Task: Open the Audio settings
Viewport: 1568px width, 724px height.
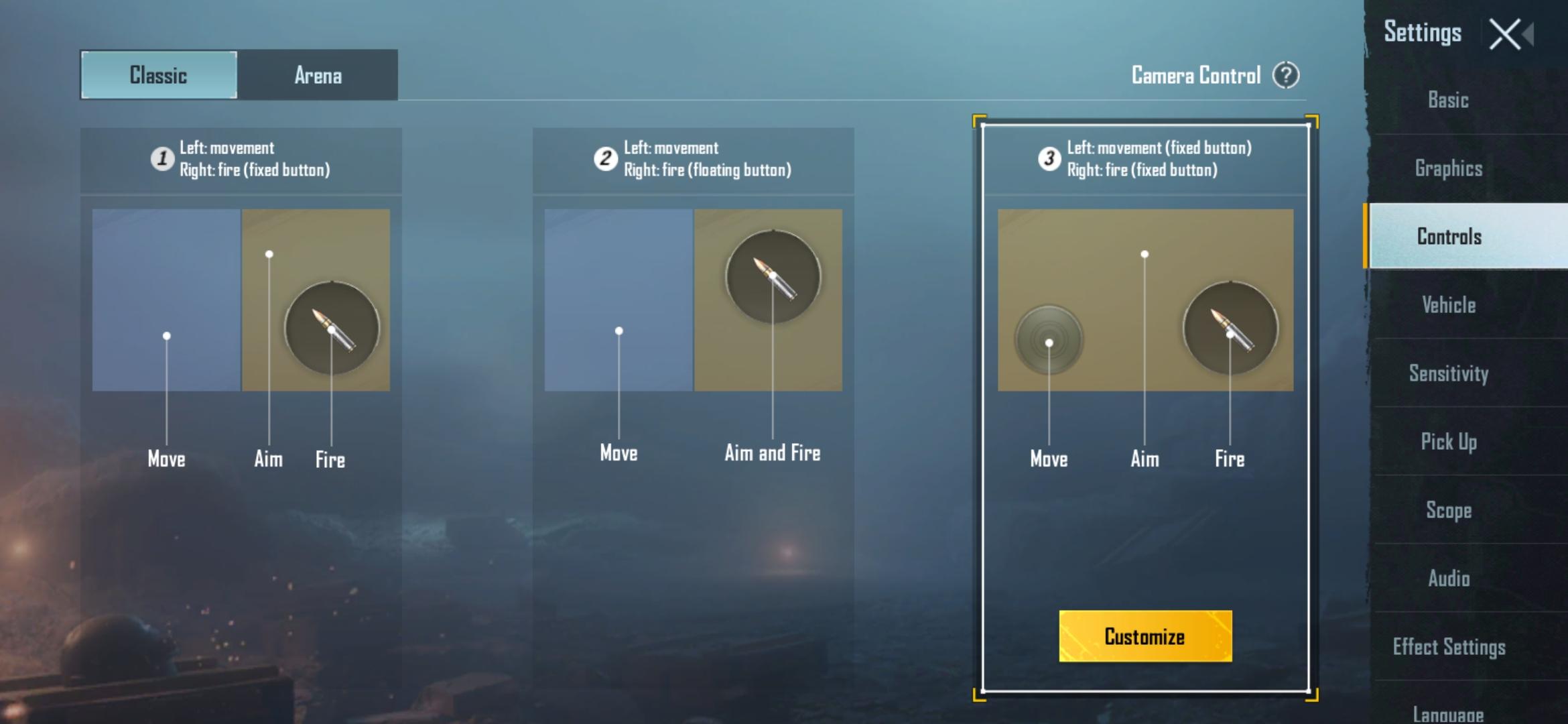Action: [1447, 579]
